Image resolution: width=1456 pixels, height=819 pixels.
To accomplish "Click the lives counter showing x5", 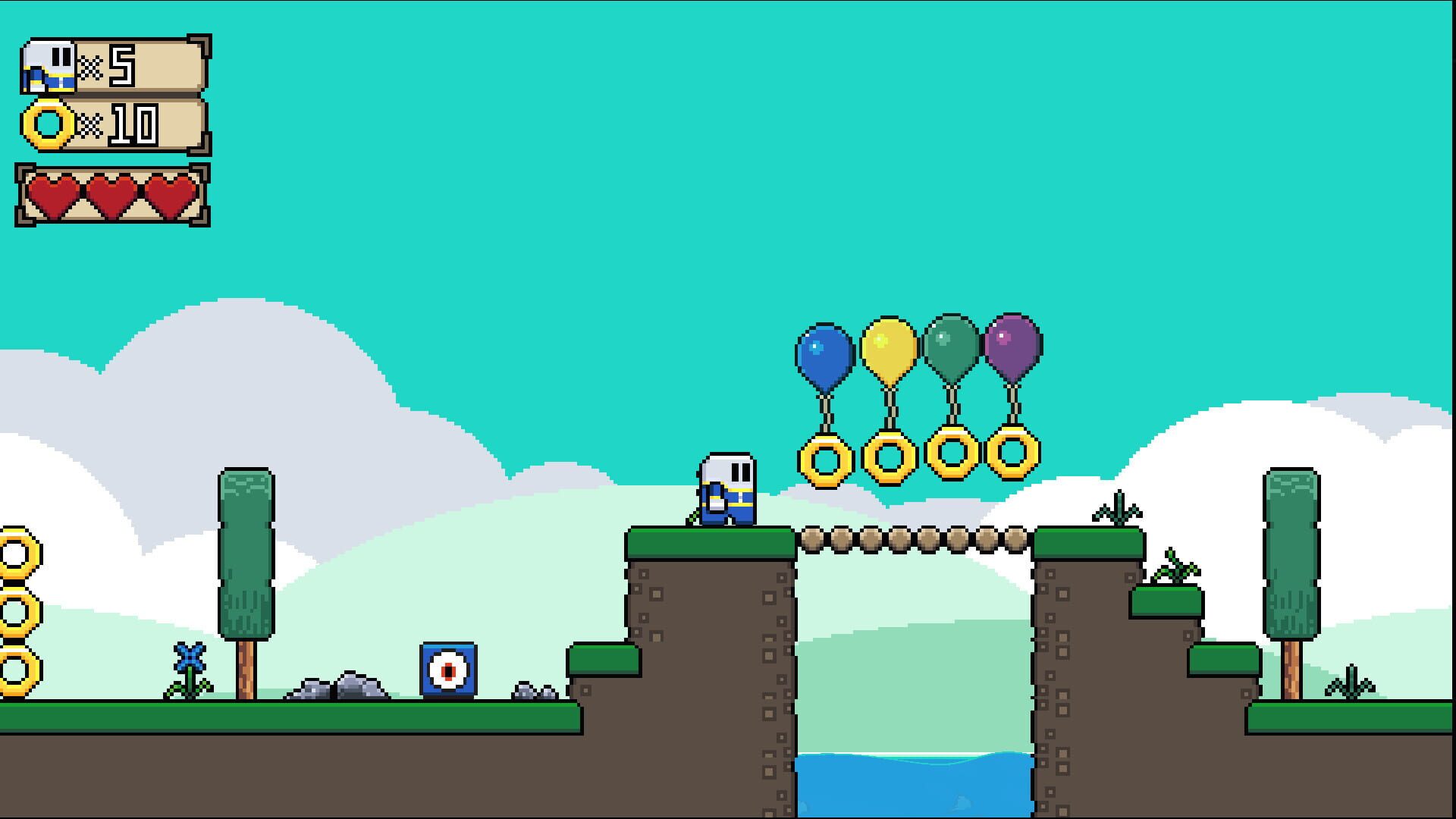I will pos(121,64).
